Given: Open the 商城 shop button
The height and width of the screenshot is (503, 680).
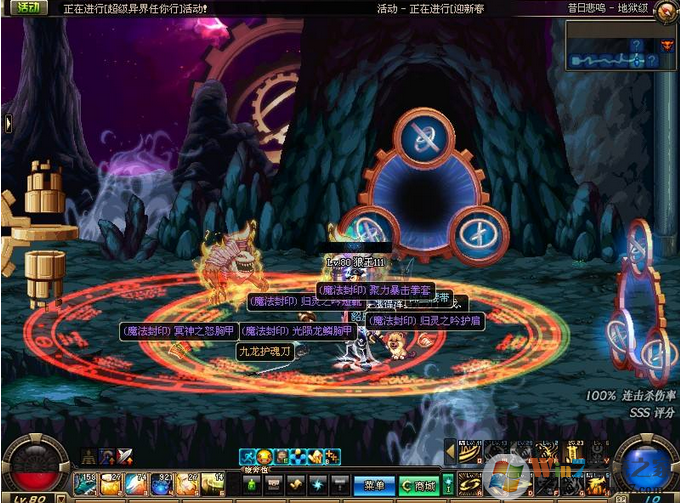Looking at the screenshot, I should click(419, 485).
